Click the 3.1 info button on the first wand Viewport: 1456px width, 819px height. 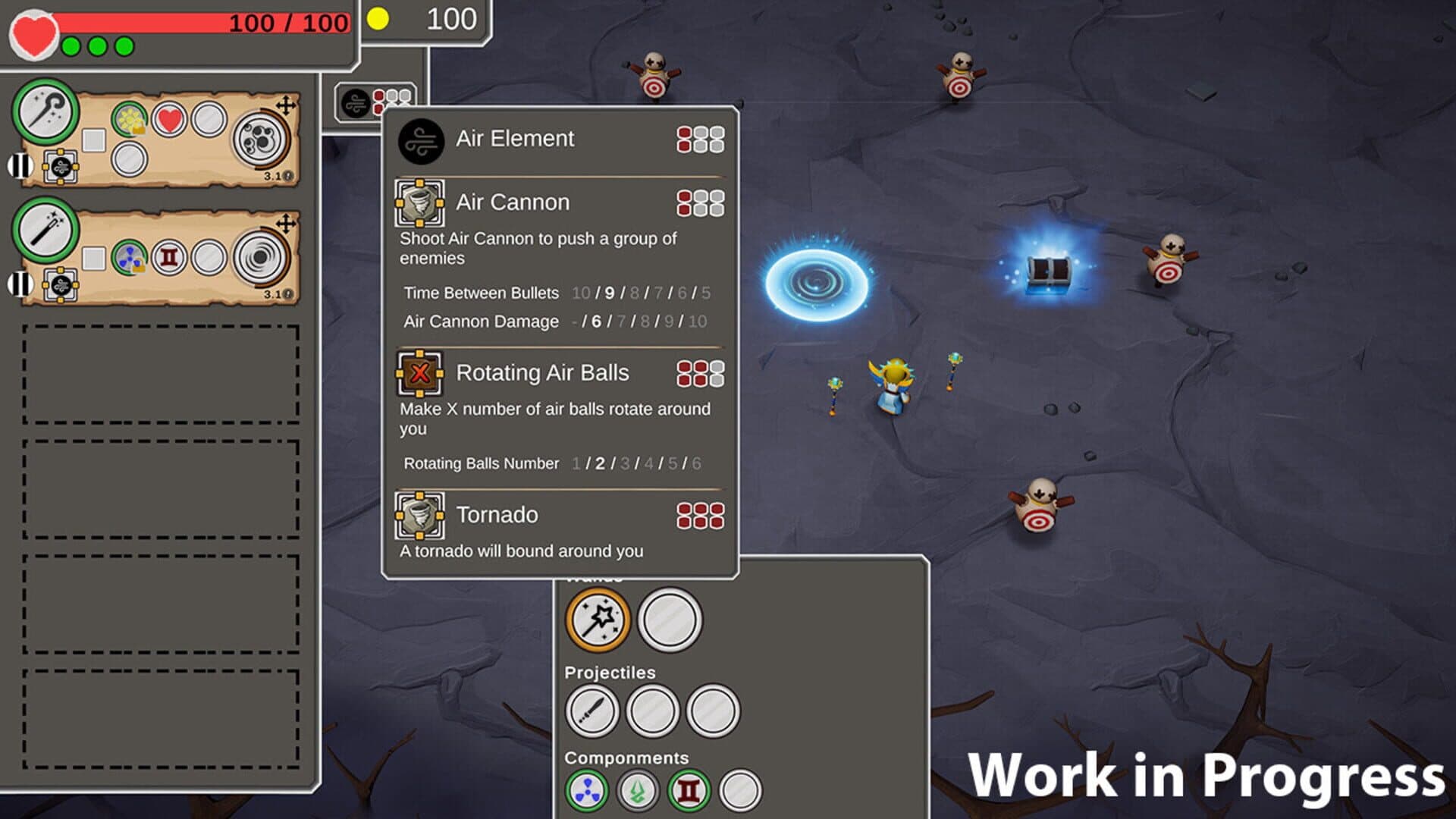tap(288, 175)
